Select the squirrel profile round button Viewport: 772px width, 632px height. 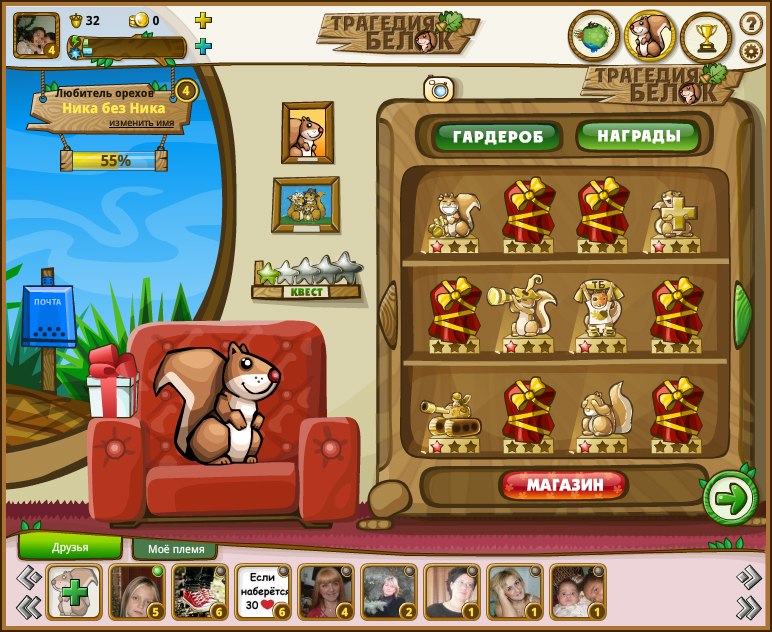650,37
